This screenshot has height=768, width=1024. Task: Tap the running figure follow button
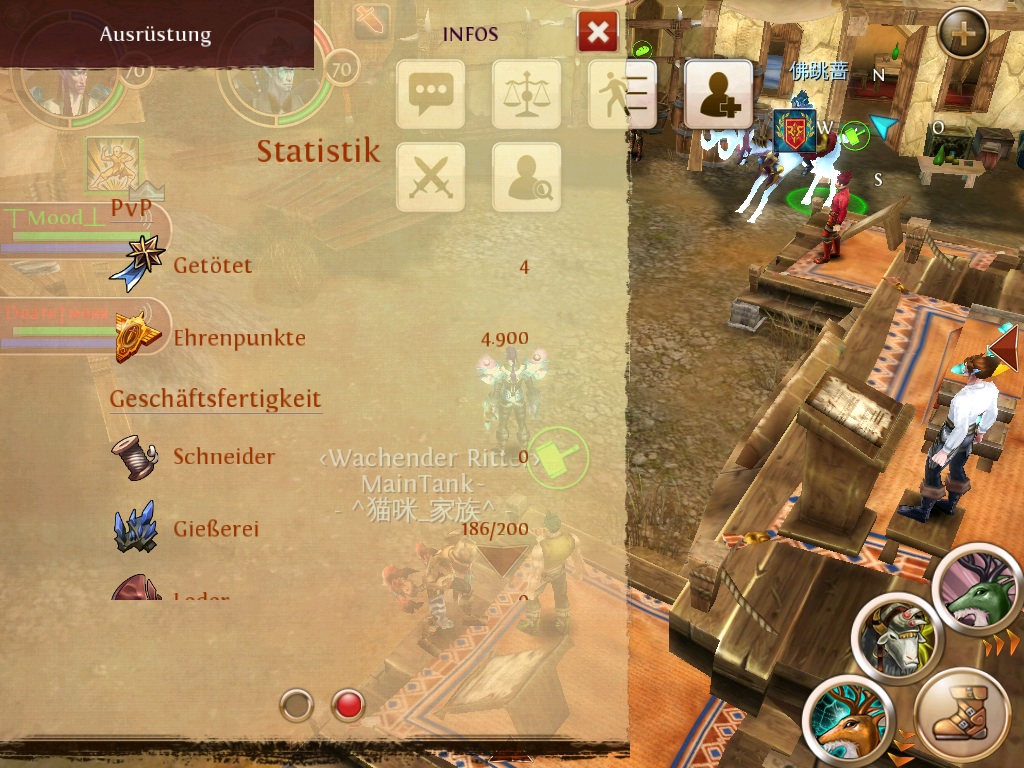click(621, 94)
